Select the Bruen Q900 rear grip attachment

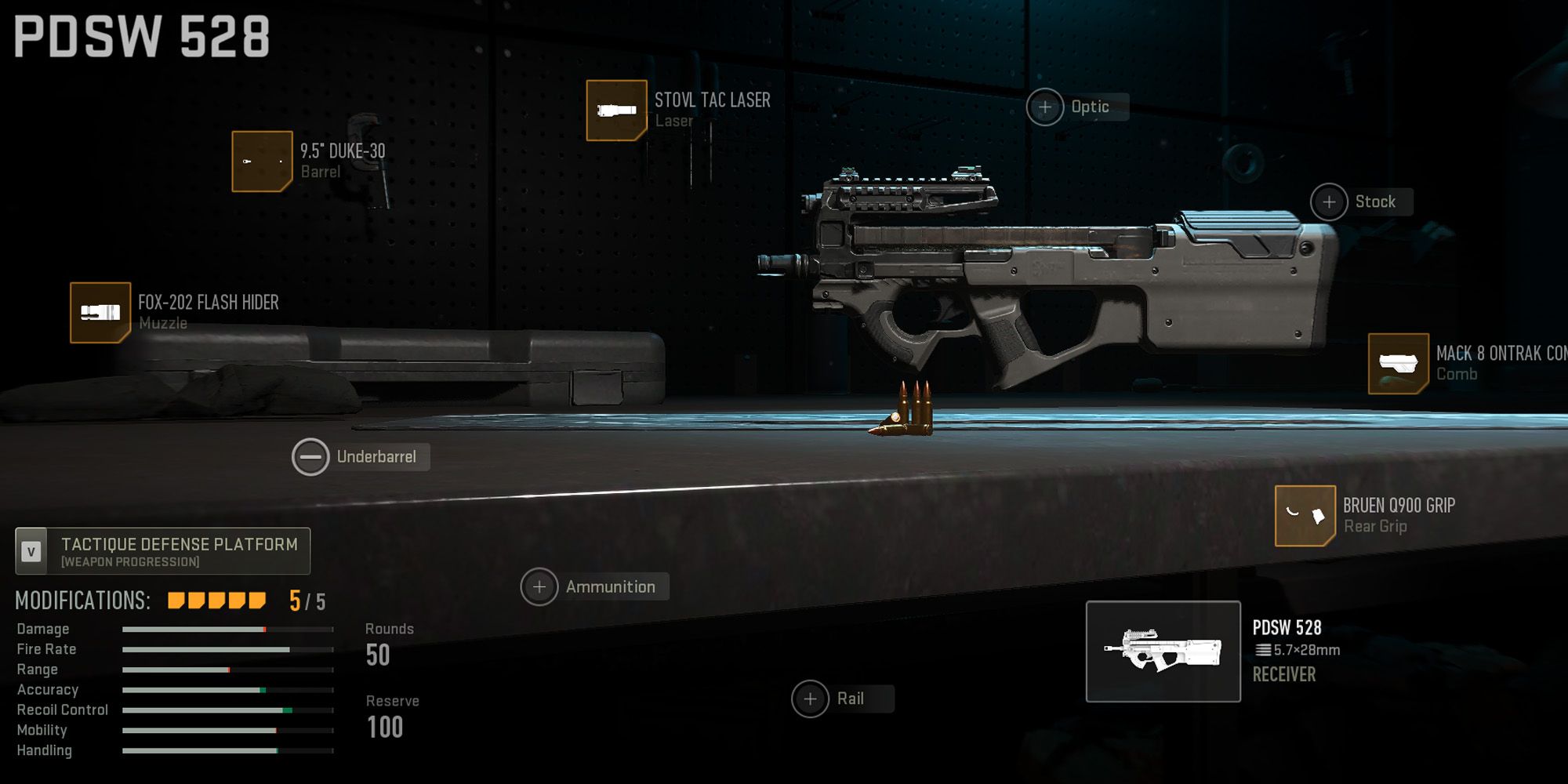coord(1305,517)
